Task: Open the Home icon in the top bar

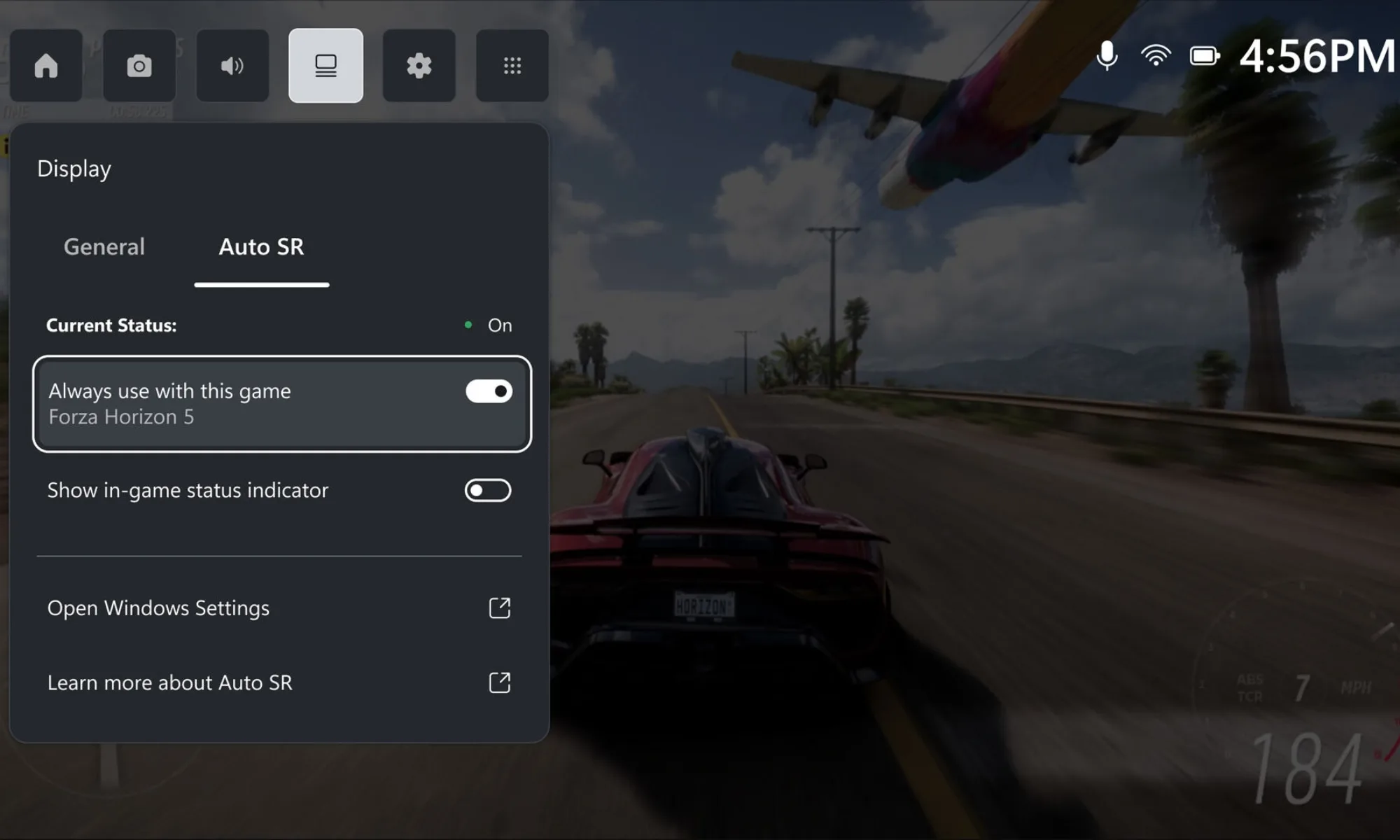Action: point(46,66)
